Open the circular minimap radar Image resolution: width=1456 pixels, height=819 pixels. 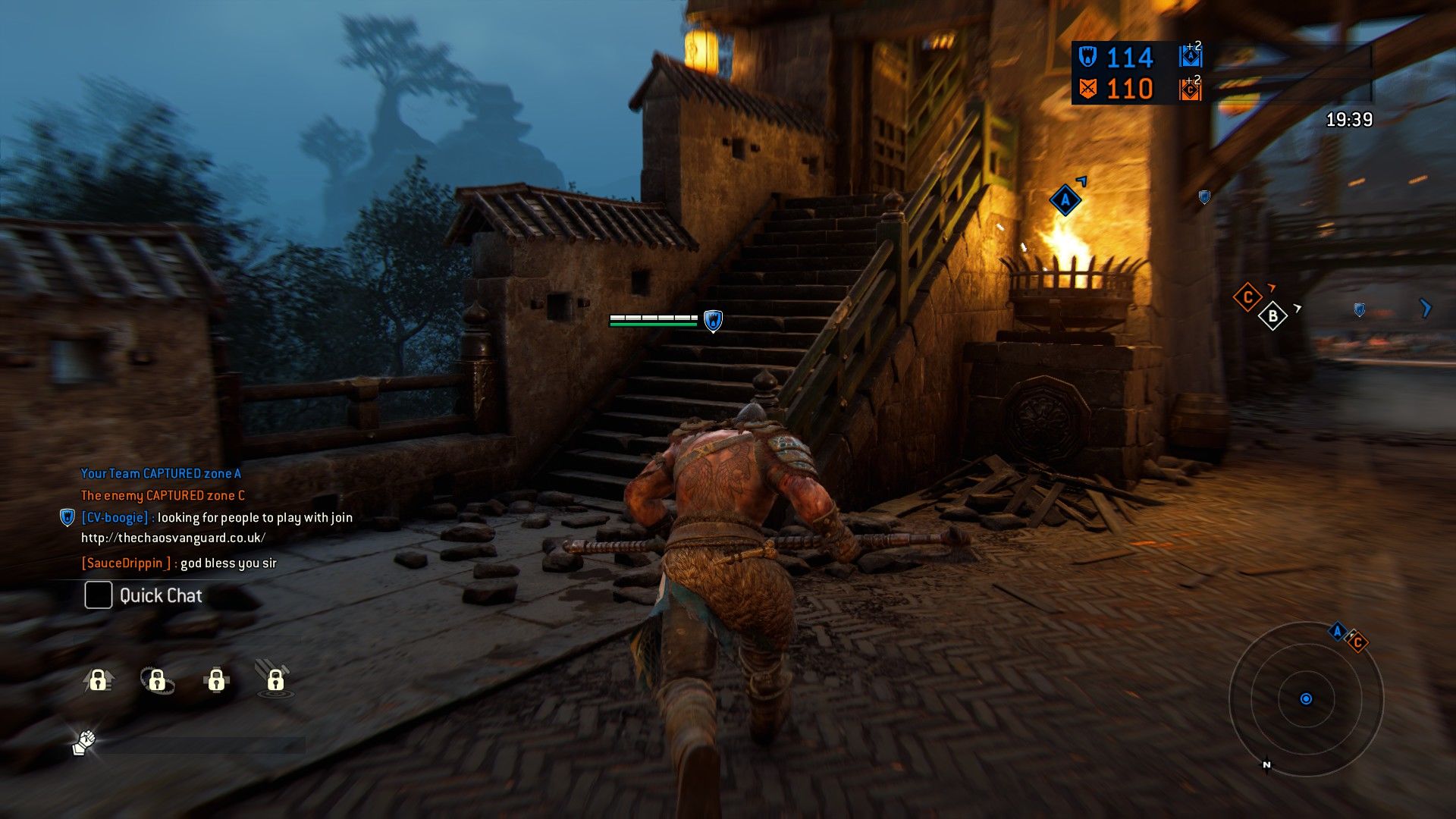(x=1306, y=698)
